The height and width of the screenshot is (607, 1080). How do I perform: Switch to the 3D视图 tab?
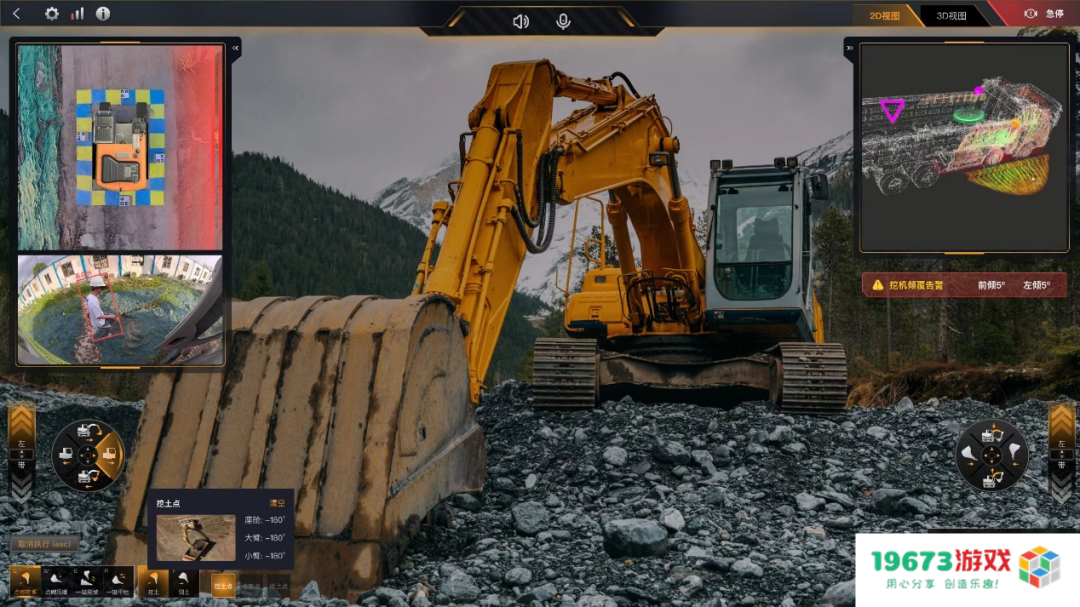[951, 15]
